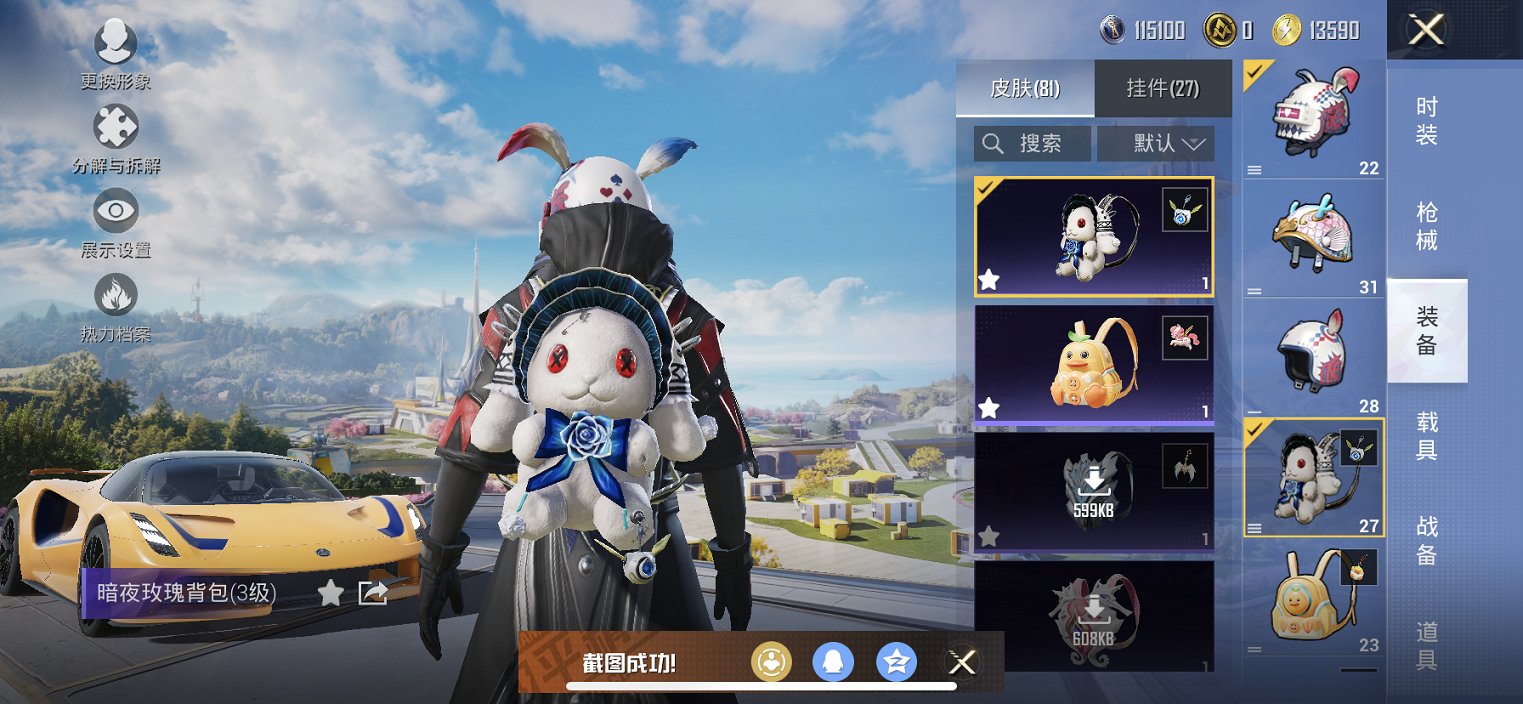Dismiss the 截图成功 screenshot share bar
This screenshot has width=1523, height=704.
tap(962, 661)
